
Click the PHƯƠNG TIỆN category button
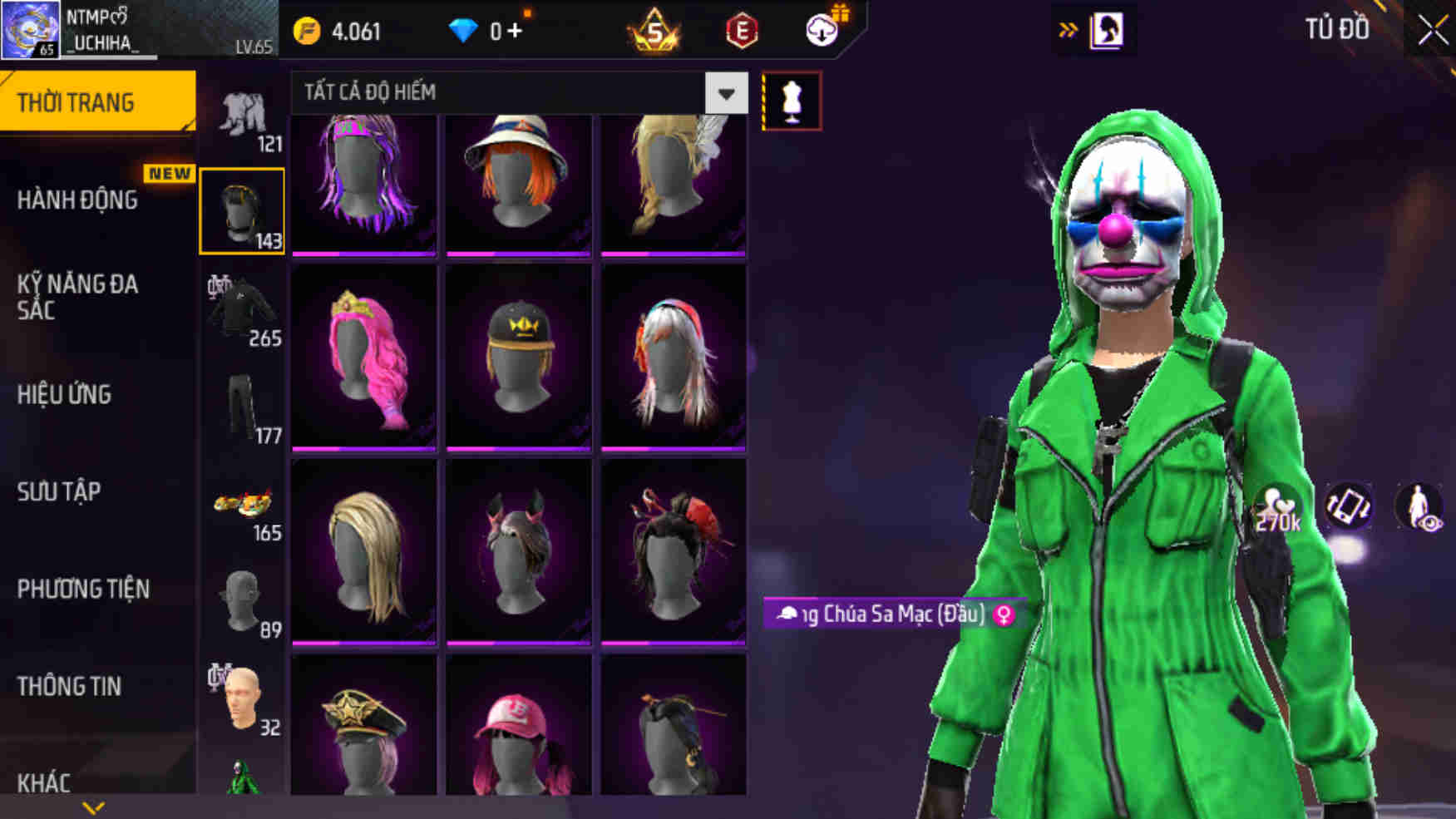point(82,590)
